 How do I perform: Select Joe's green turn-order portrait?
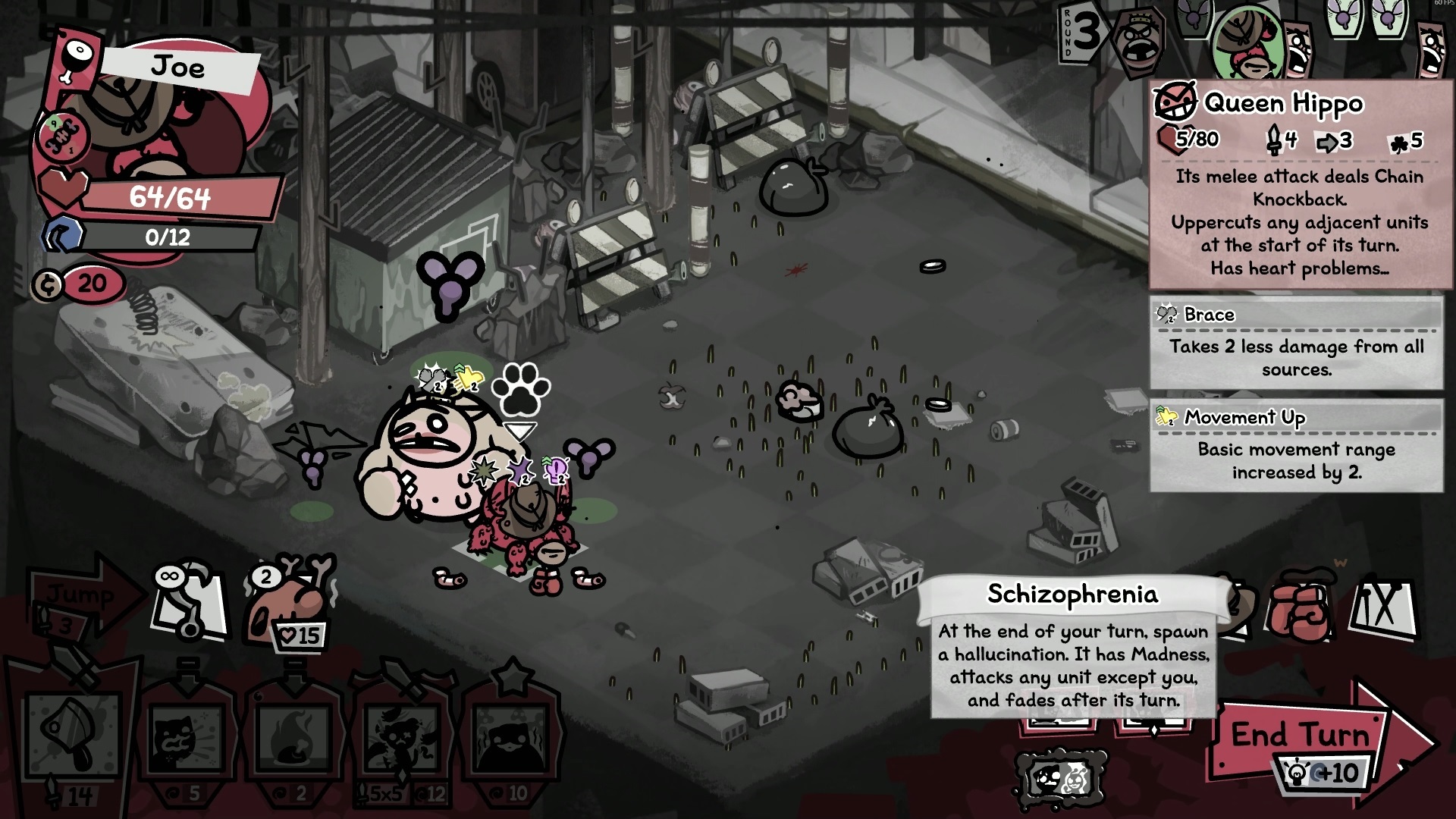pyautogui.click(x=1247, y=42)
